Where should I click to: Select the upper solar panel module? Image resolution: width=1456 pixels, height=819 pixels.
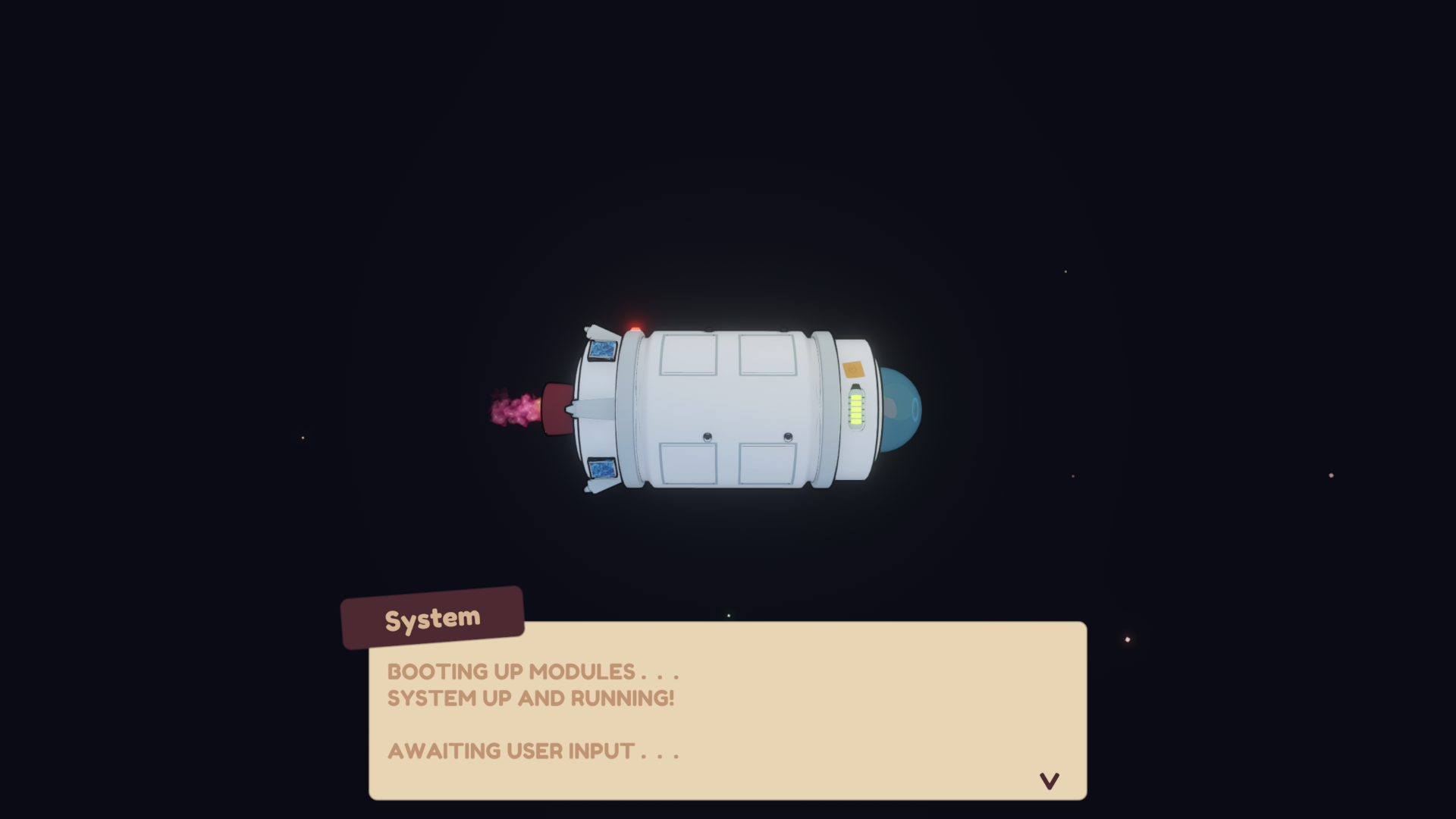click(x=602, y=350)
